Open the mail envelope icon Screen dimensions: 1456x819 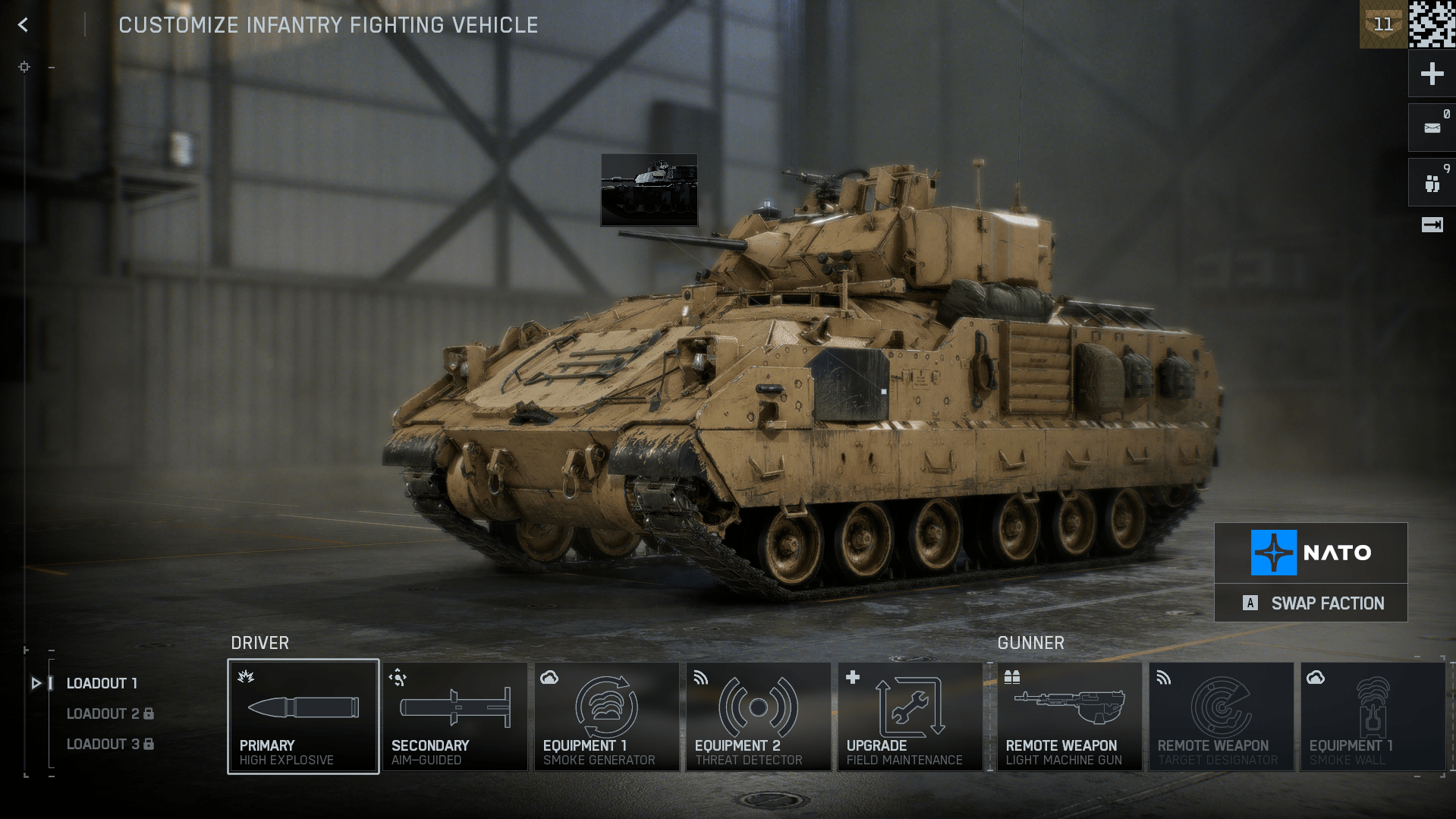pyautogui.click(x=1432, y=128)
